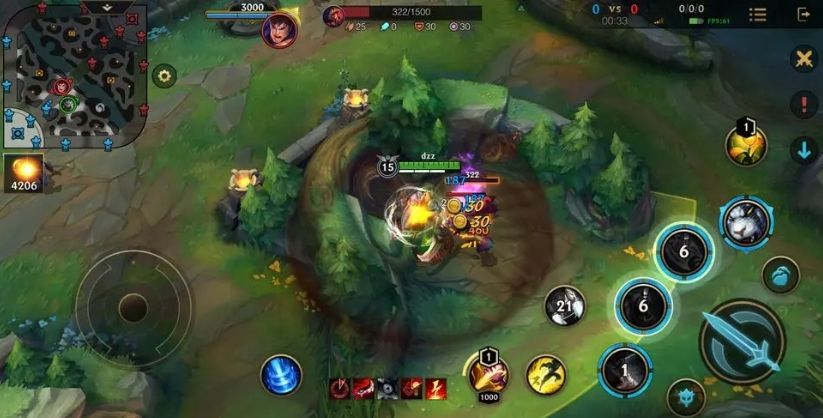Target enemy minions with the helmet button
The height and width of the screenshot is (418, 823).
click(x=686, y=396)
